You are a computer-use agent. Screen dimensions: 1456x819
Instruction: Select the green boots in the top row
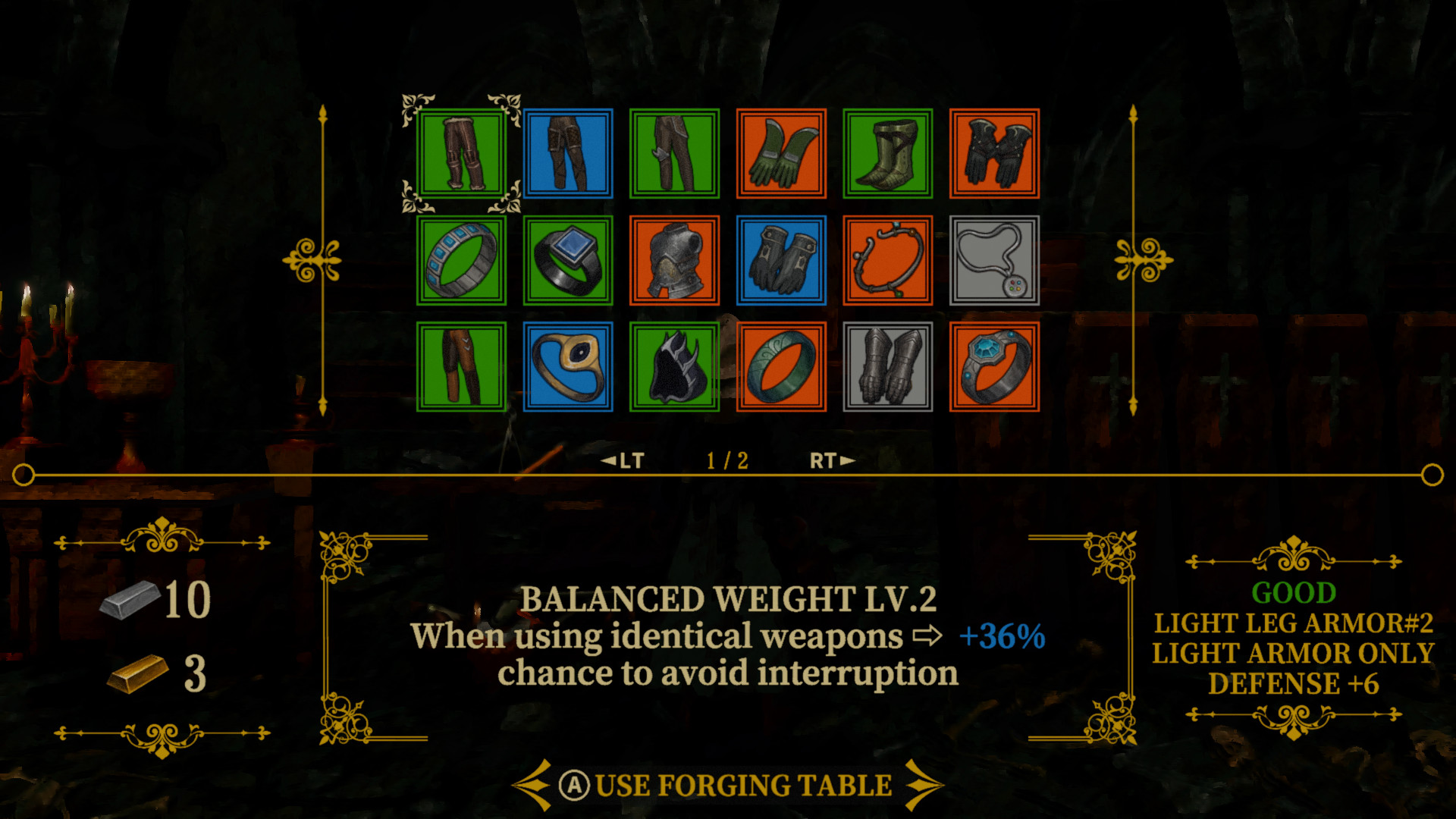click(887, 155)
